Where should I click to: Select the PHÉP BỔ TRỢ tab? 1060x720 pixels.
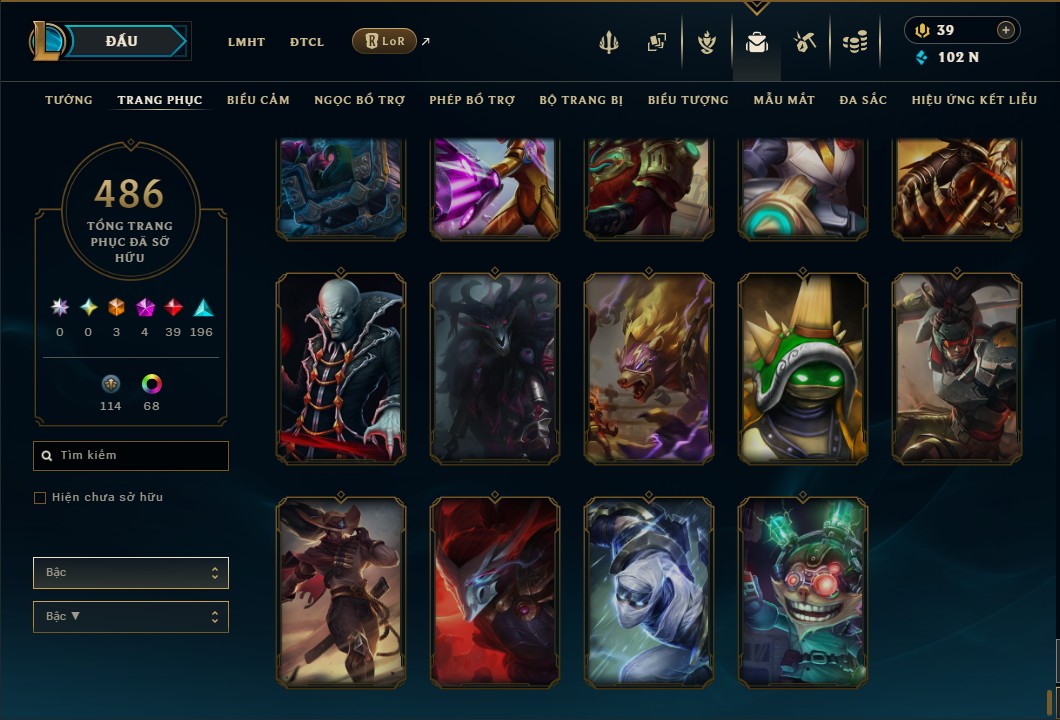pyautogui.click(x=472, y=100)
